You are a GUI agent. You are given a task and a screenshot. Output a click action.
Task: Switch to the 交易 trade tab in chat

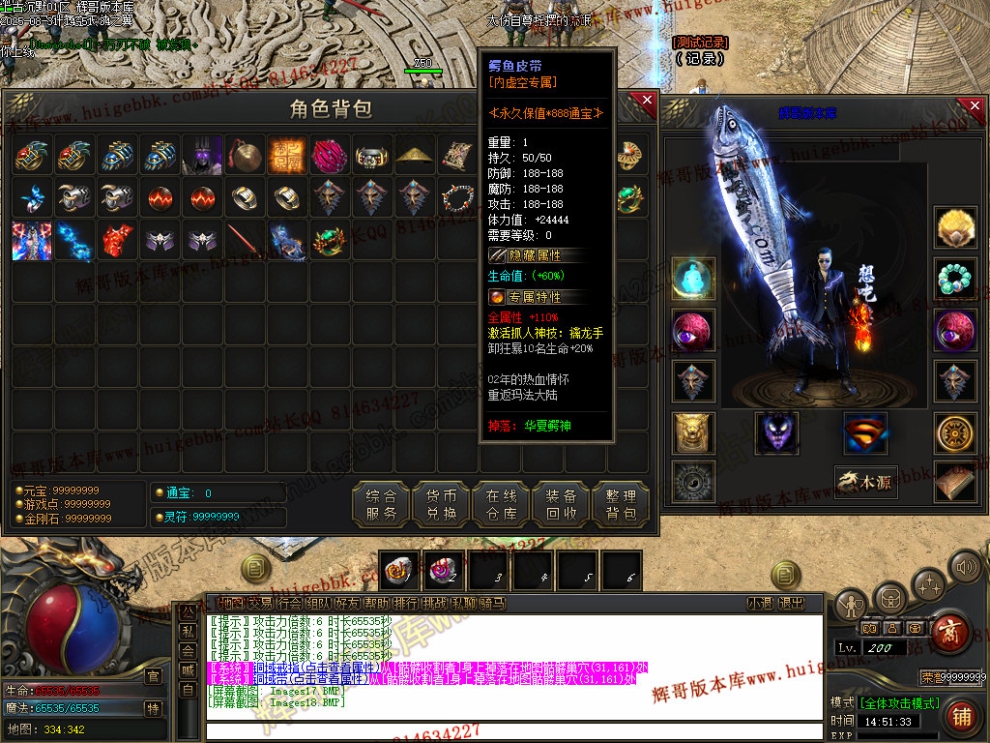(x=260, y=603)
